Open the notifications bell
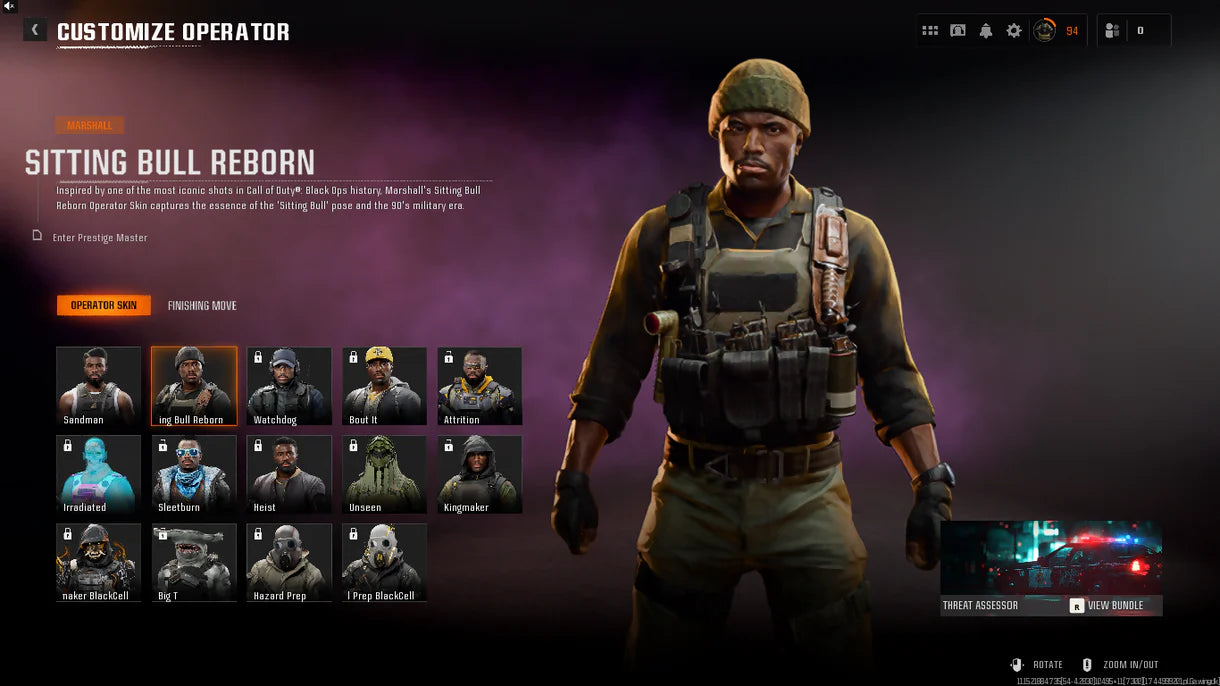1220x686 pixels. click(986, 31)
